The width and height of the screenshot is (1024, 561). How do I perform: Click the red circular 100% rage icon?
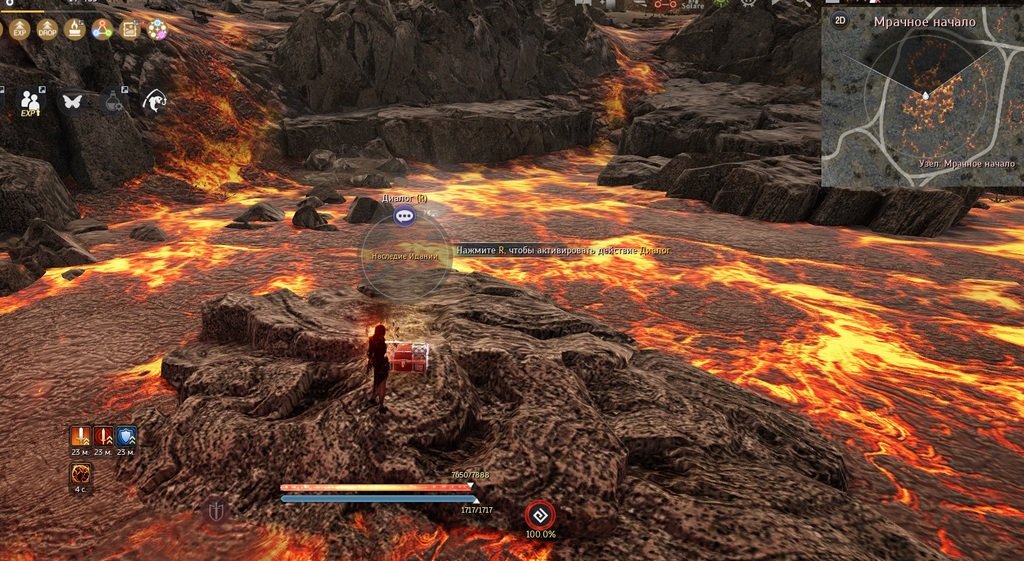[x=540, y=514]
